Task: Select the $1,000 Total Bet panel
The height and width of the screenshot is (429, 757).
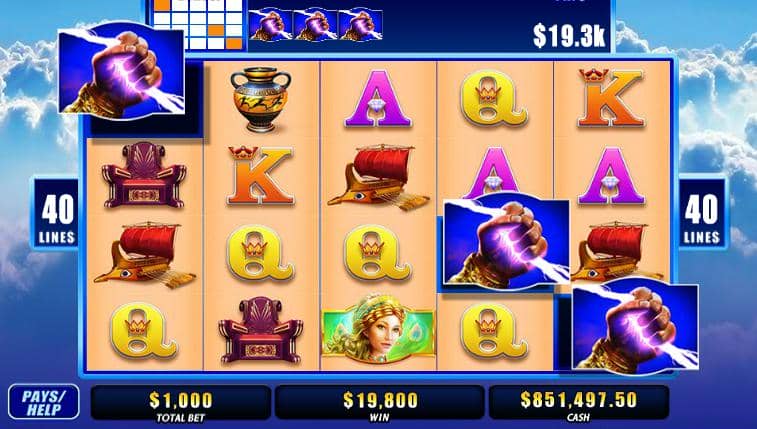Action: (x=180, y=403)
